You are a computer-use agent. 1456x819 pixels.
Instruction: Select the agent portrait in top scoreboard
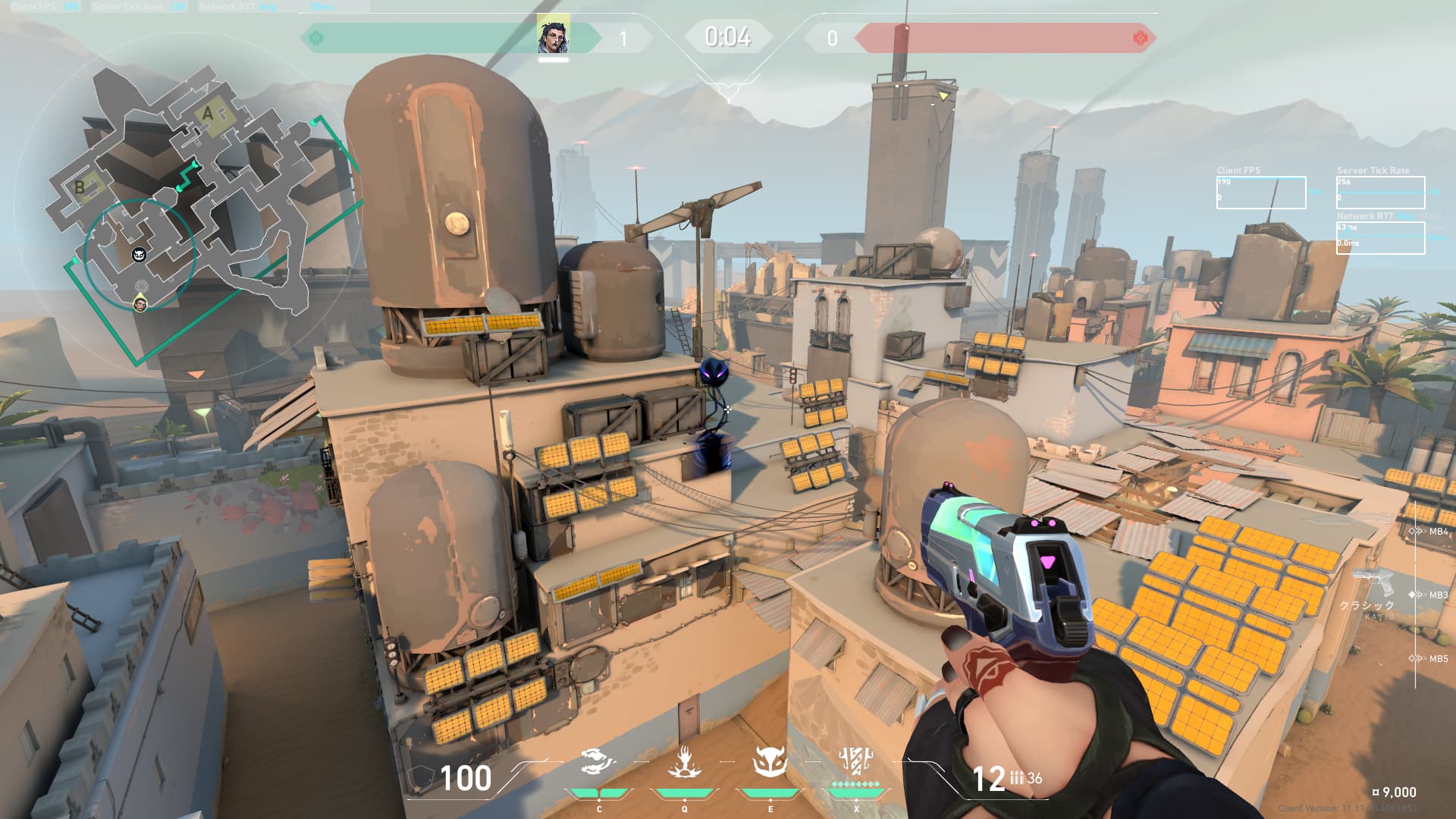(553, 36)
